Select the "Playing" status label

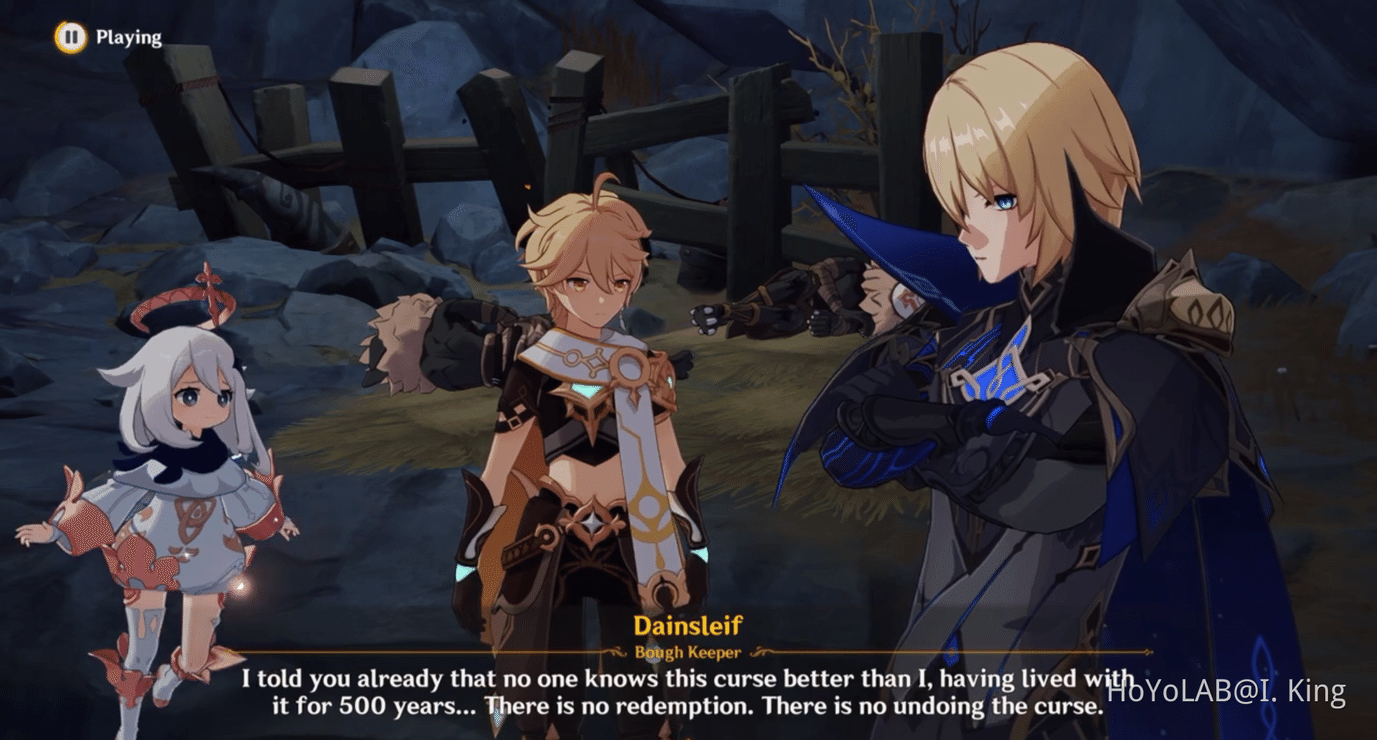[128, 38]
